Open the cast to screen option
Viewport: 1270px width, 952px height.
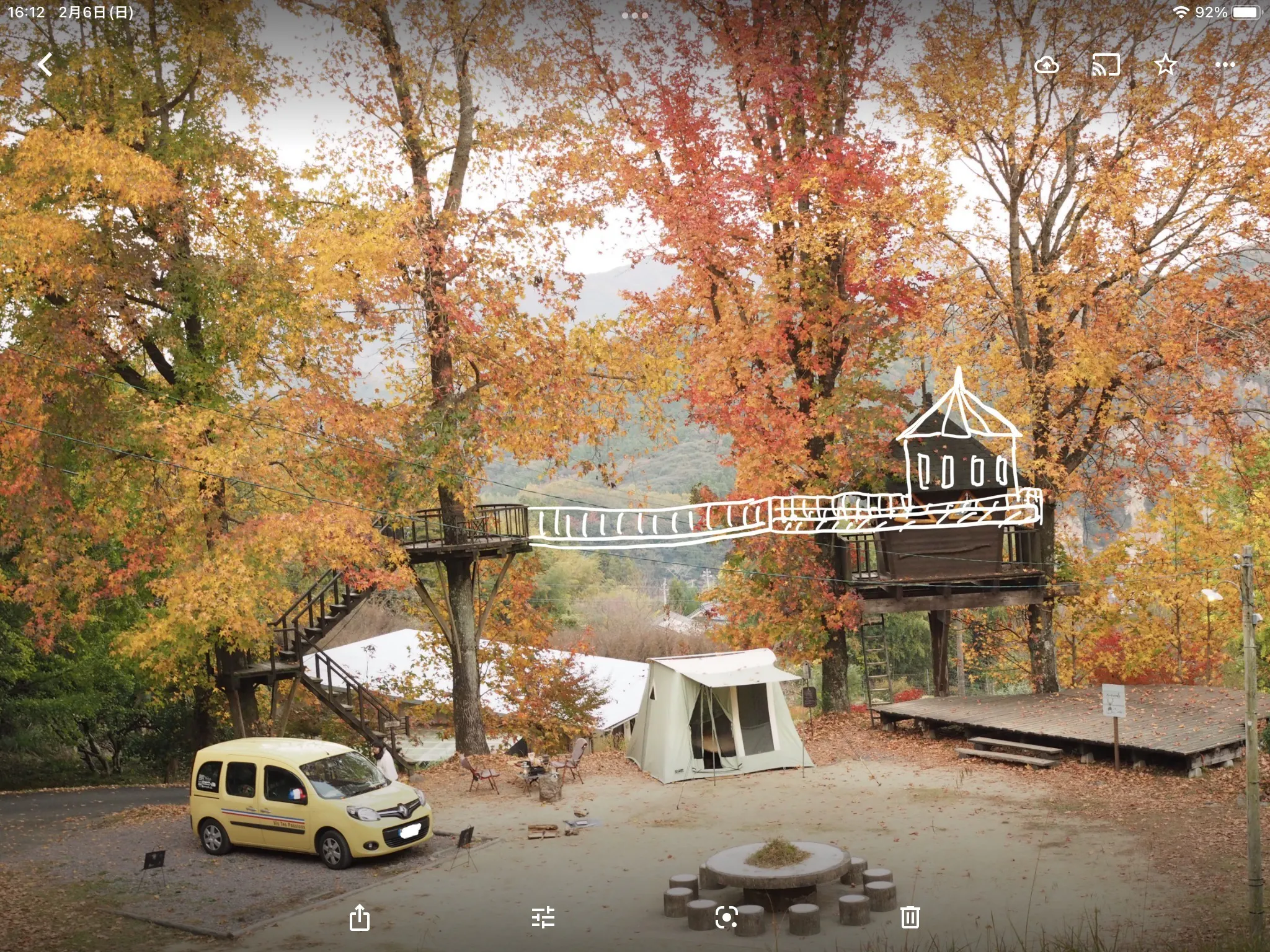tap(1106, 64)
